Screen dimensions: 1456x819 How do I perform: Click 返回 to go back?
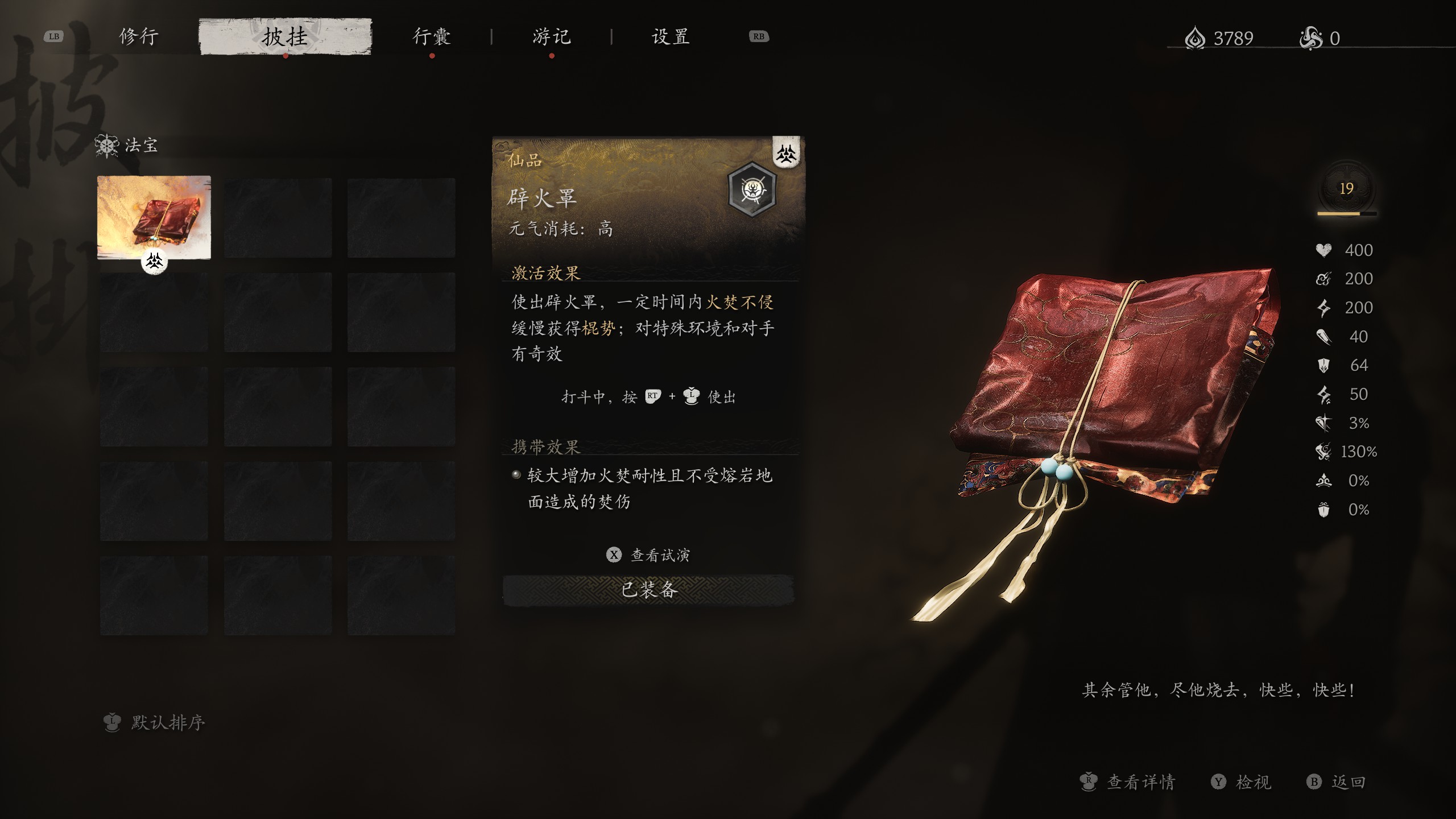1337,782
